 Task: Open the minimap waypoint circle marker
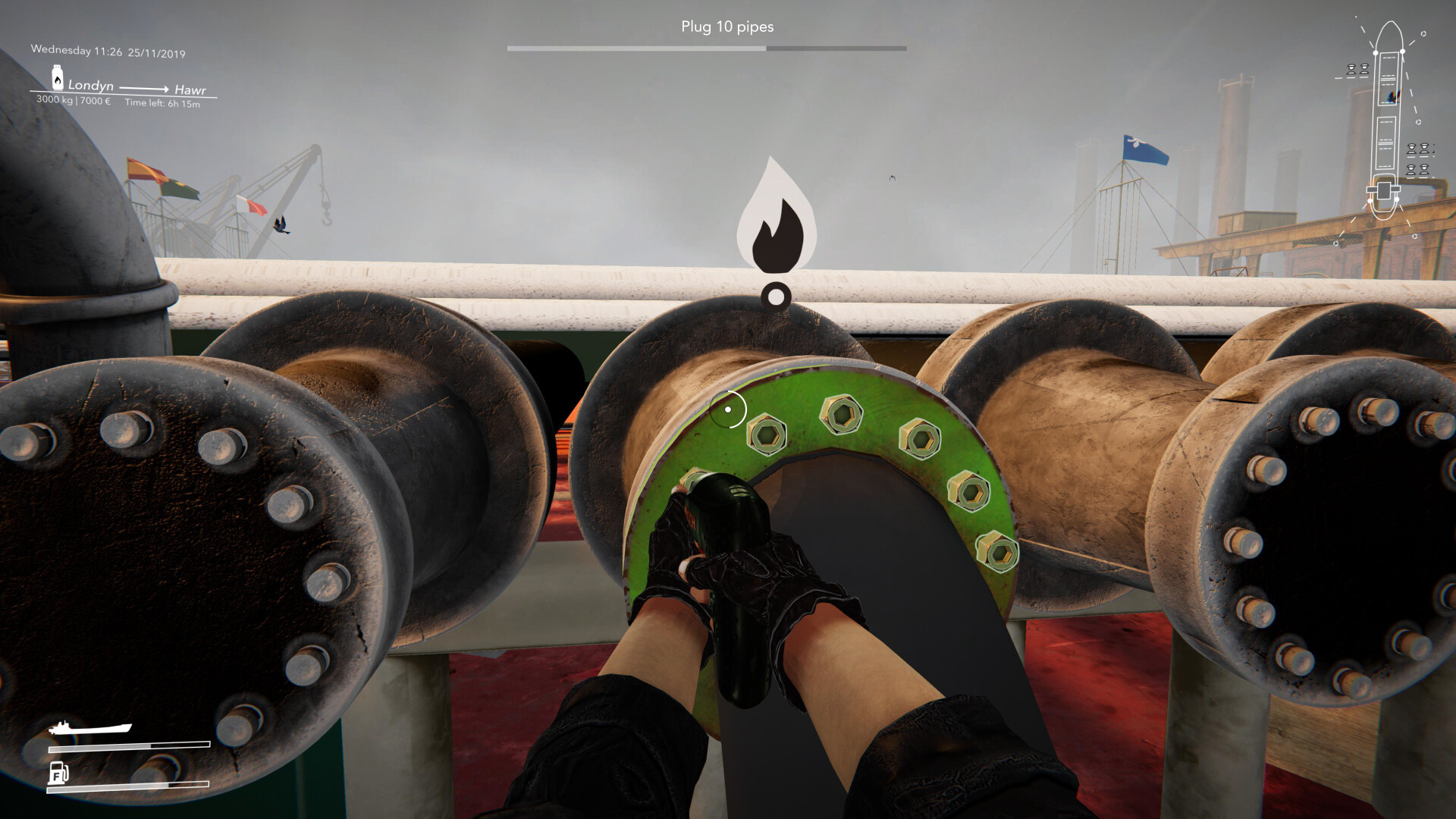coord(1423,33)
